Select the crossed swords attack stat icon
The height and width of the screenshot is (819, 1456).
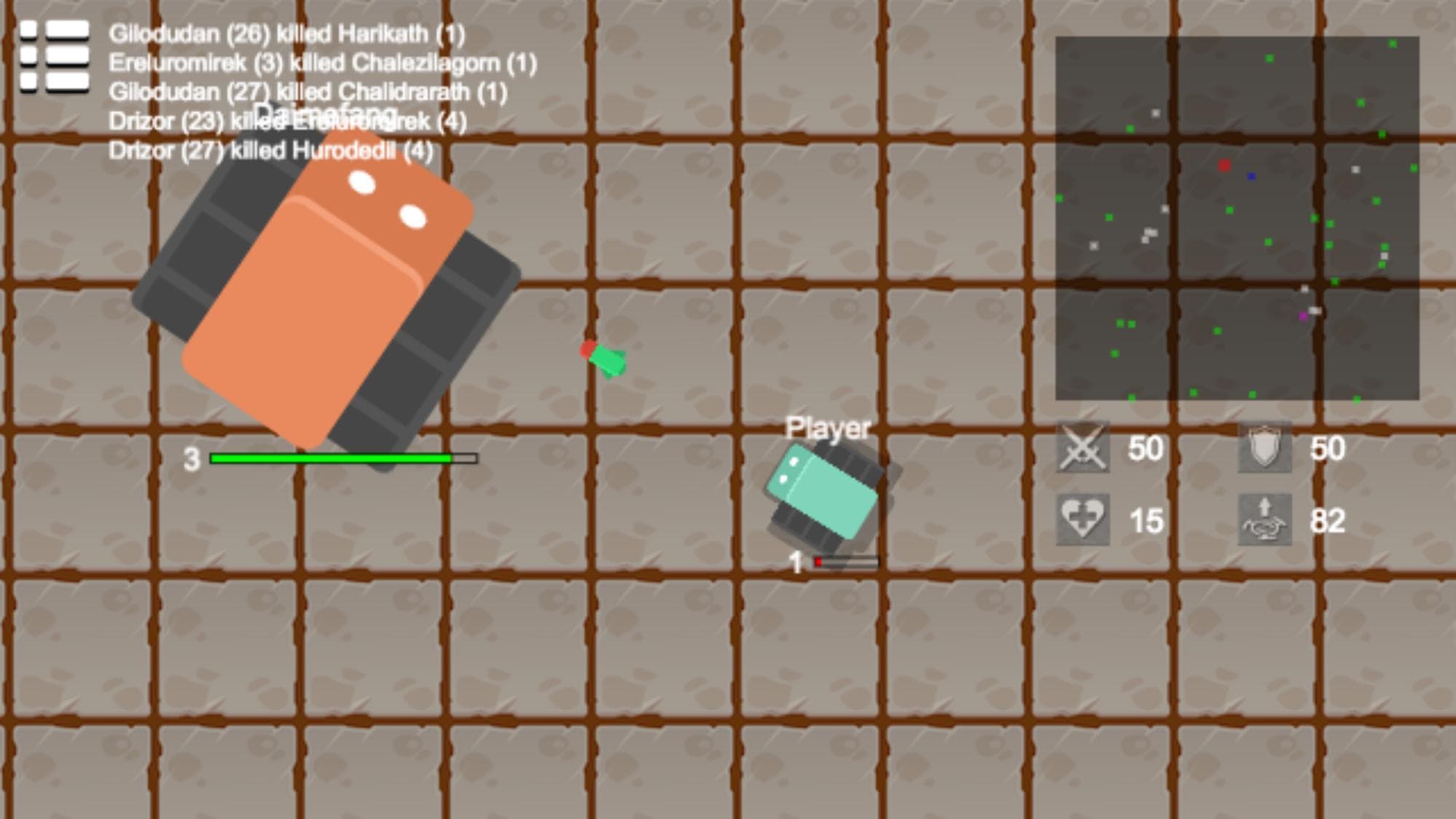1081,449
